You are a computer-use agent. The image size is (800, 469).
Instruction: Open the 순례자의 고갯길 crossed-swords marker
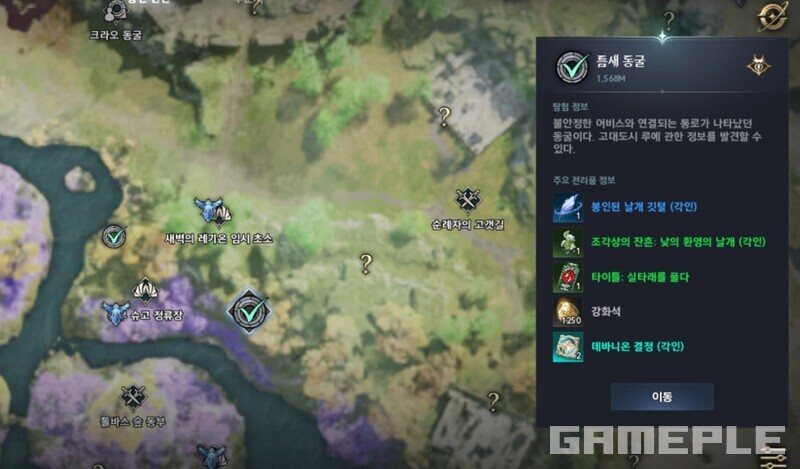point(467,201)
